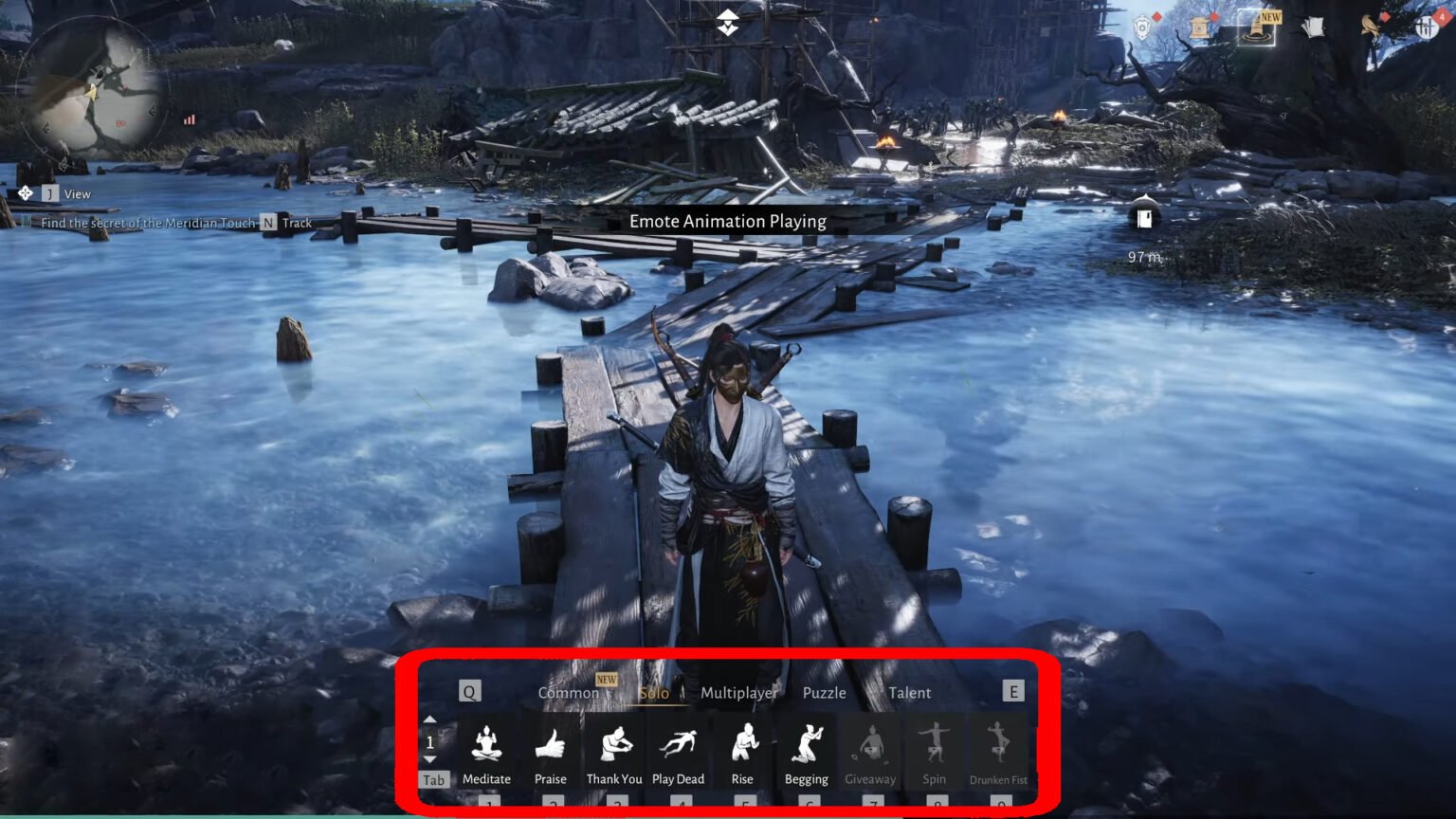Open the Common emotes tab
Screen dimensions: 1456x819
(x=569, y=693)
